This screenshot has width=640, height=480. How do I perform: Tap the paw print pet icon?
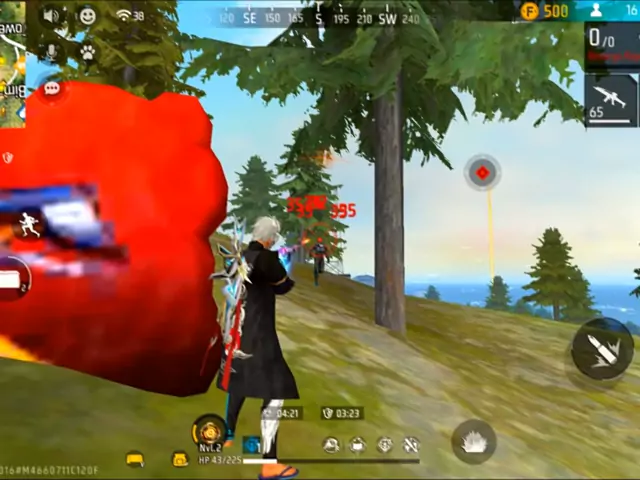[x=88, y=51]
